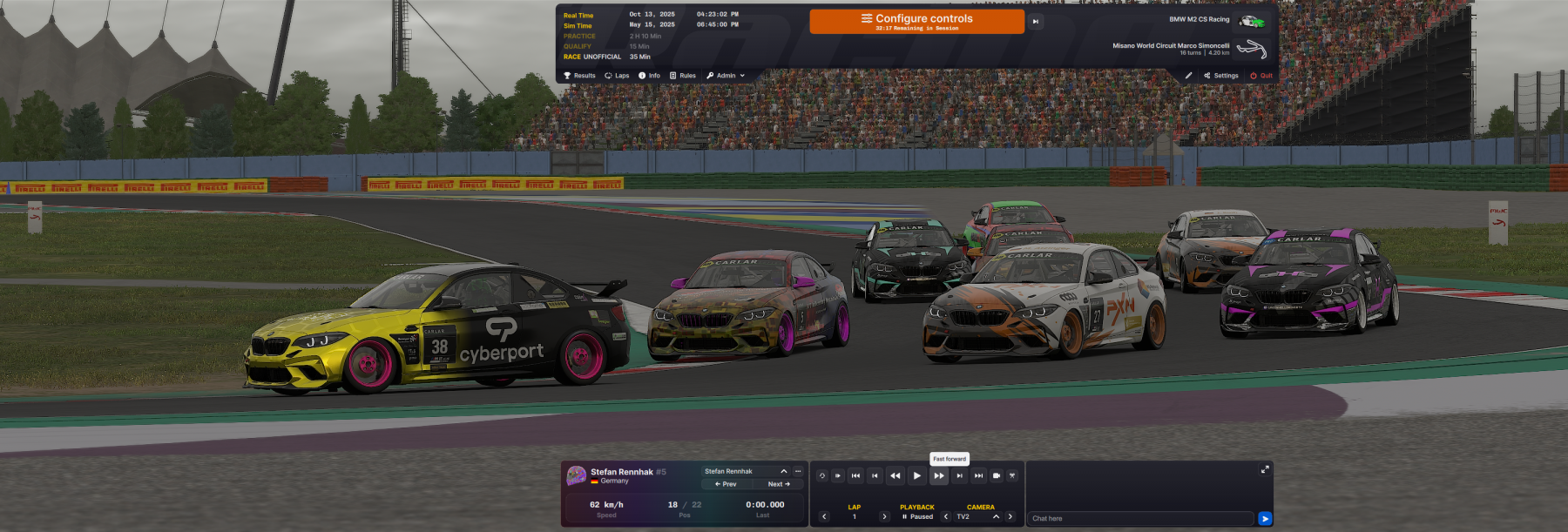Expand the Admin dropdown
Viewport: 1568px width, 532px height.
[726, 76]
